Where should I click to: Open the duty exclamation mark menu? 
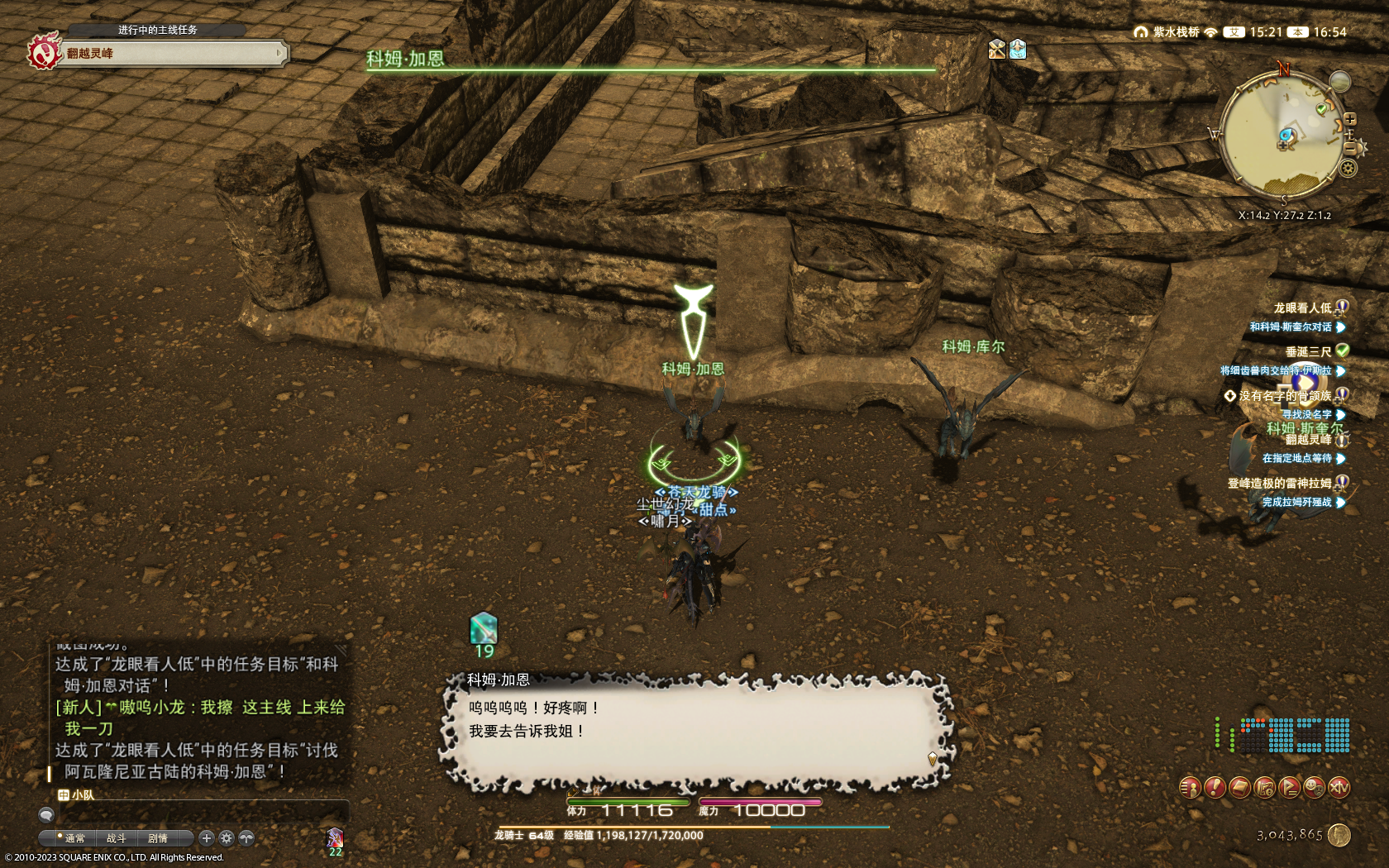tap(1215, 788)
